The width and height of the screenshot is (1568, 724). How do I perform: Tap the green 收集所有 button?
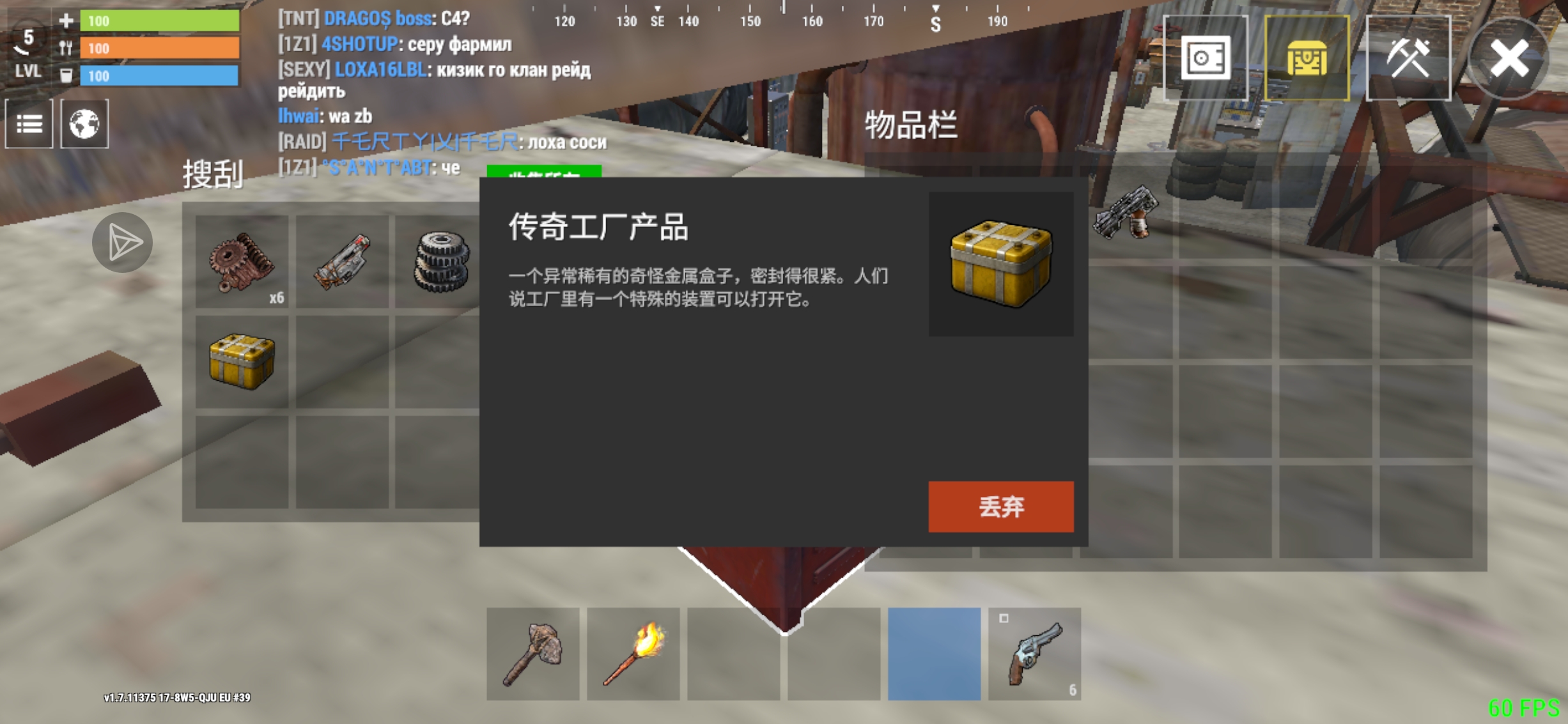point(545,174)
